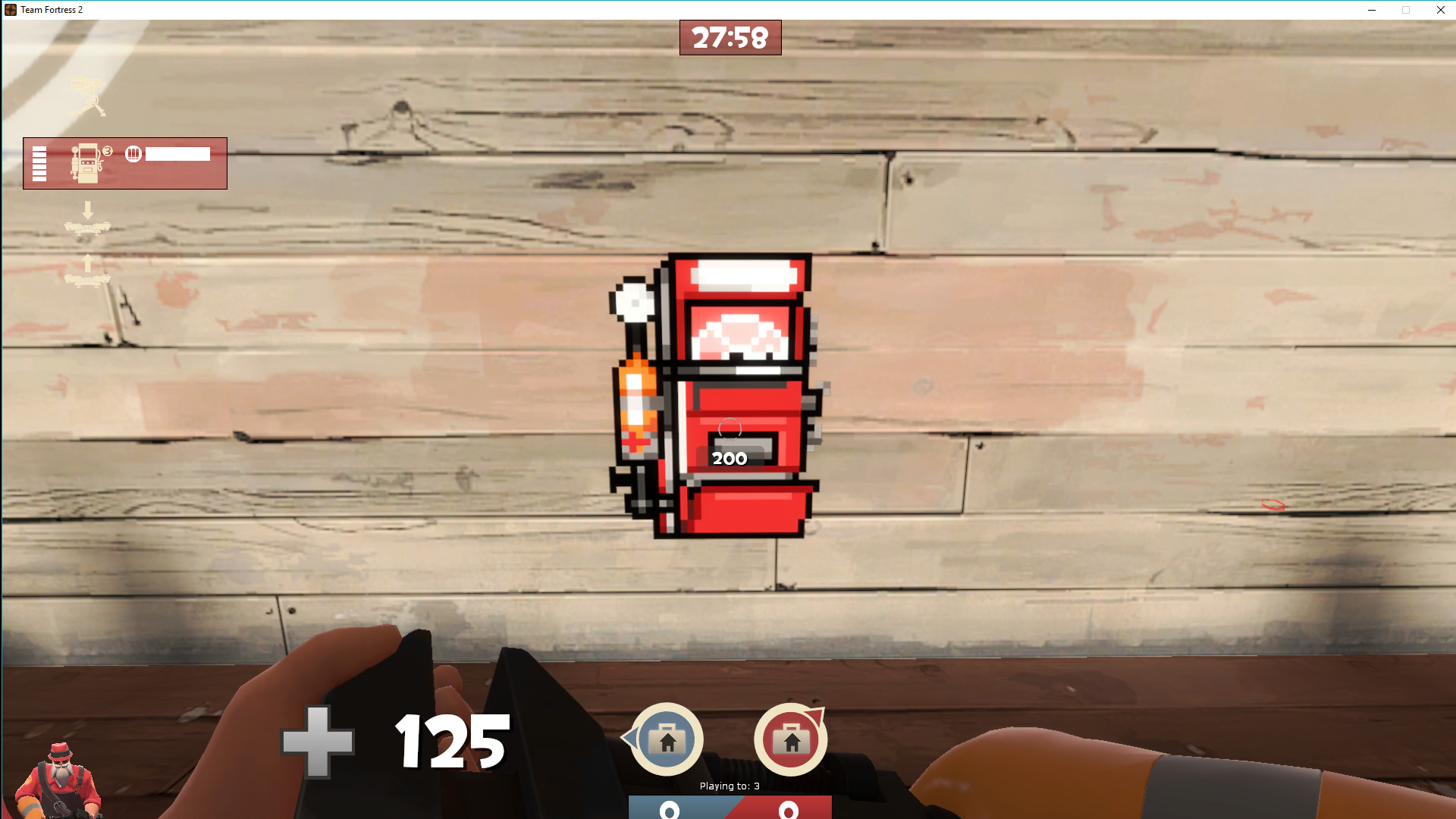Viewport: 1456px width, 819px height.
Task: Click the BLU team intelligence briefcase icon
Action: (x=666, y=739)
